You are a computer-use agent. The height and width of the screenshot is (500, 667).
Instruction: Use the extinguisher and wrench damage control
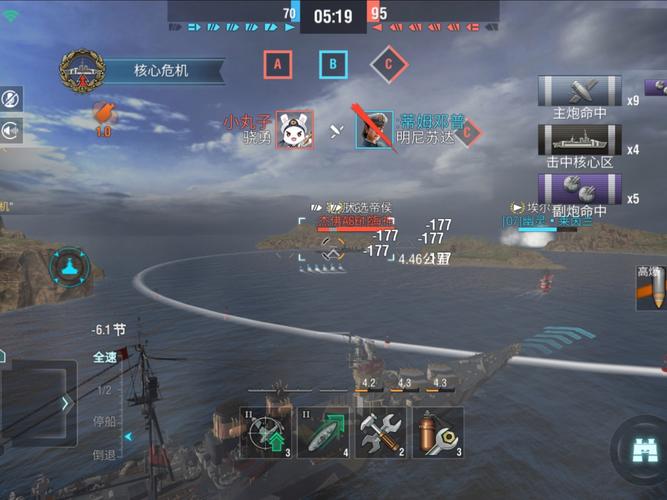click(438, 432)
